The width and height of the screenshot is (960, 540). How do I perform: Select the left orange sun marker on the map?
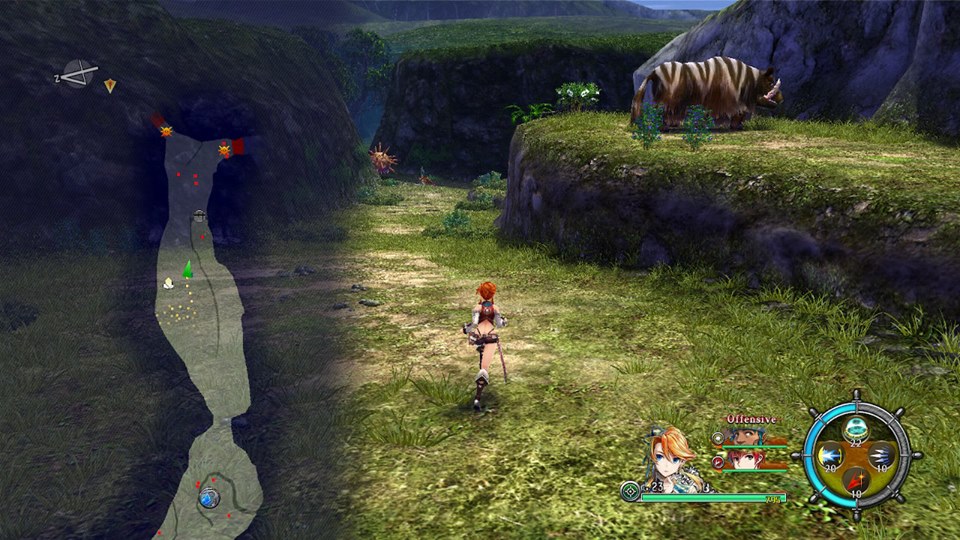(x=166, y=131)
